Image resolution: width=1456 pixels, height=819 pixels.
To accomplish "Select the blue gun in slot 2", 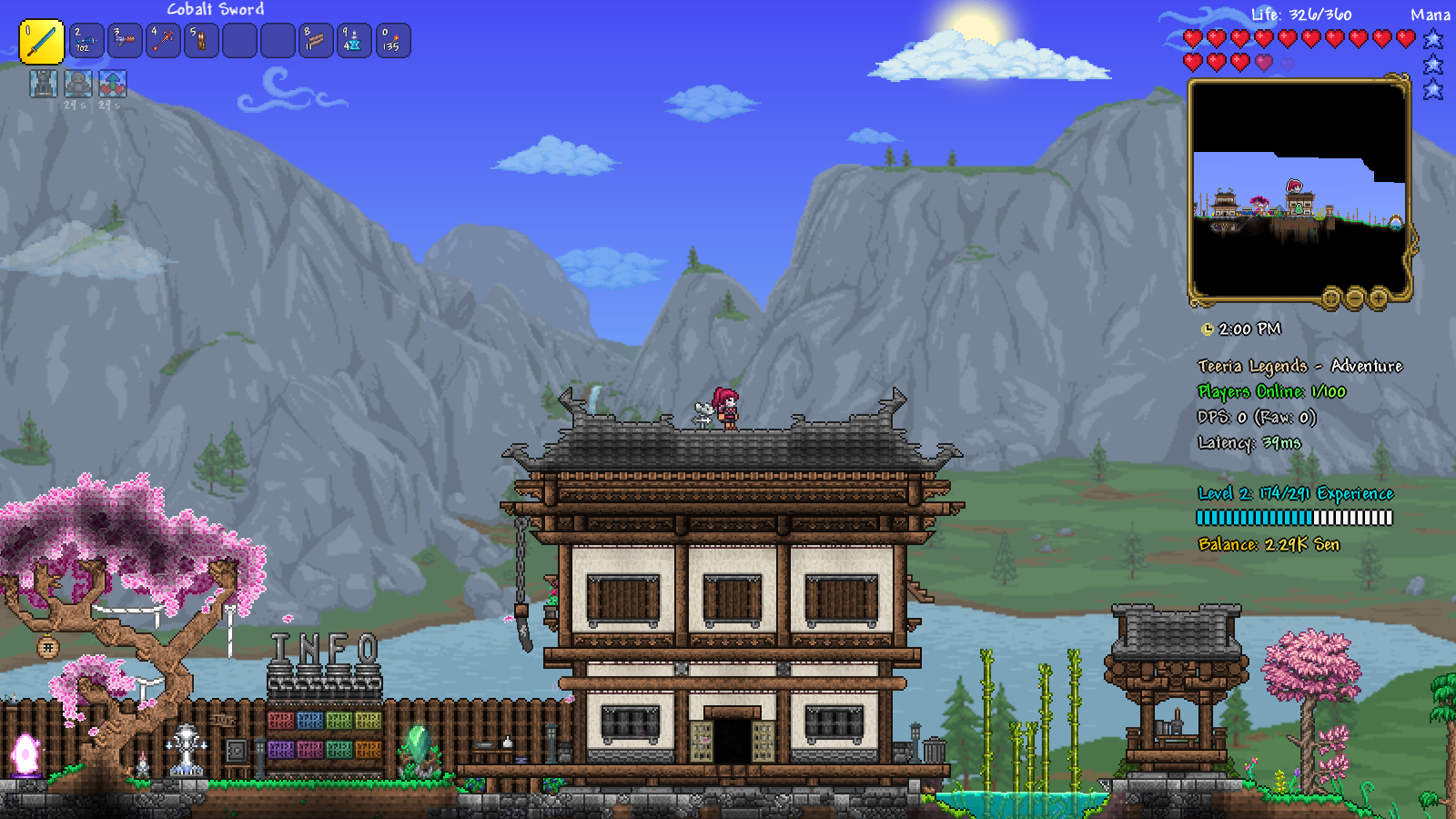I will tap(86, 41).
